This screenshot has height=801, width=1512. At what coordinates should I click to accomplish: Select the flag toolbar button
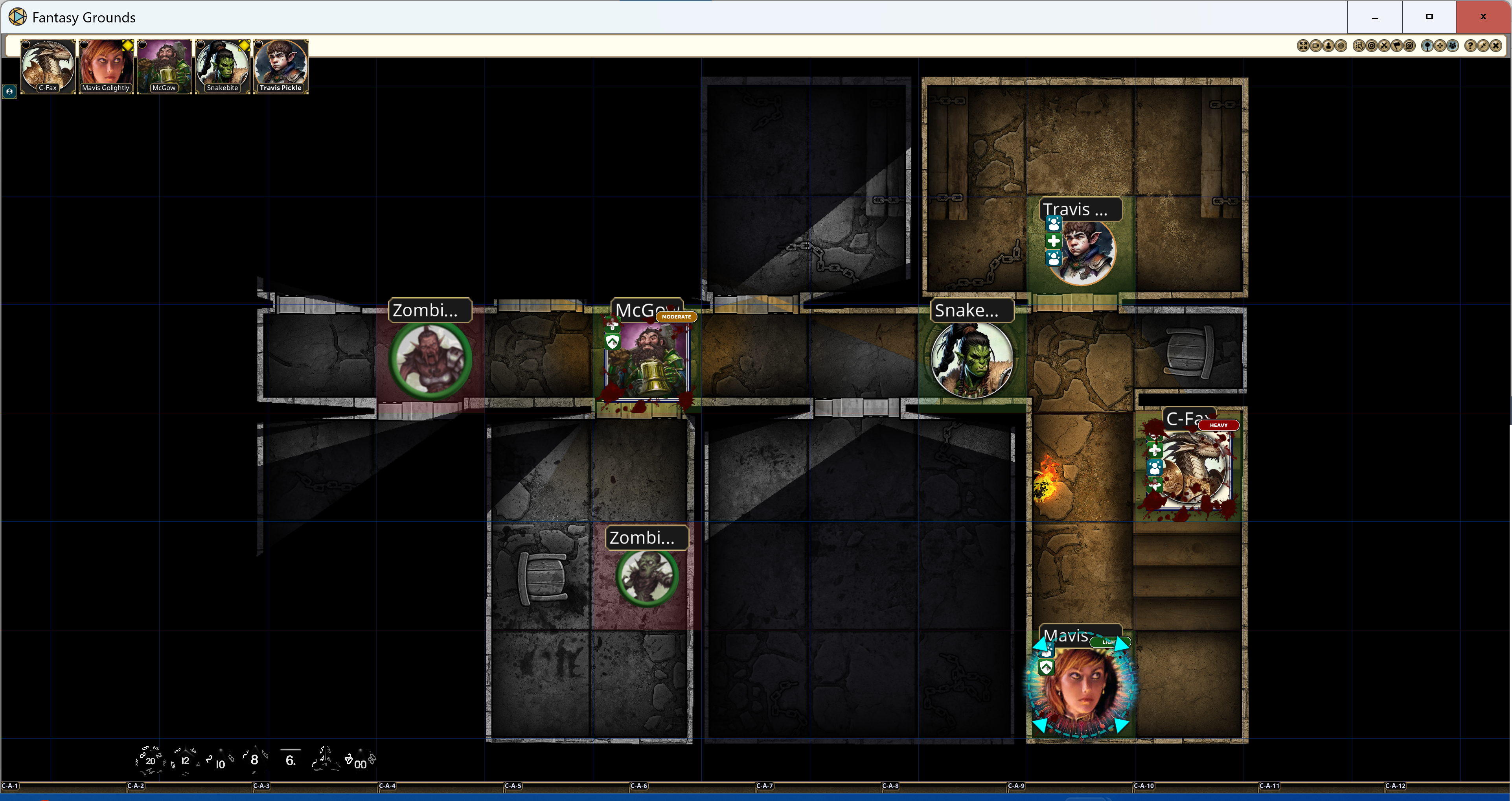[x=1397, y=46]
